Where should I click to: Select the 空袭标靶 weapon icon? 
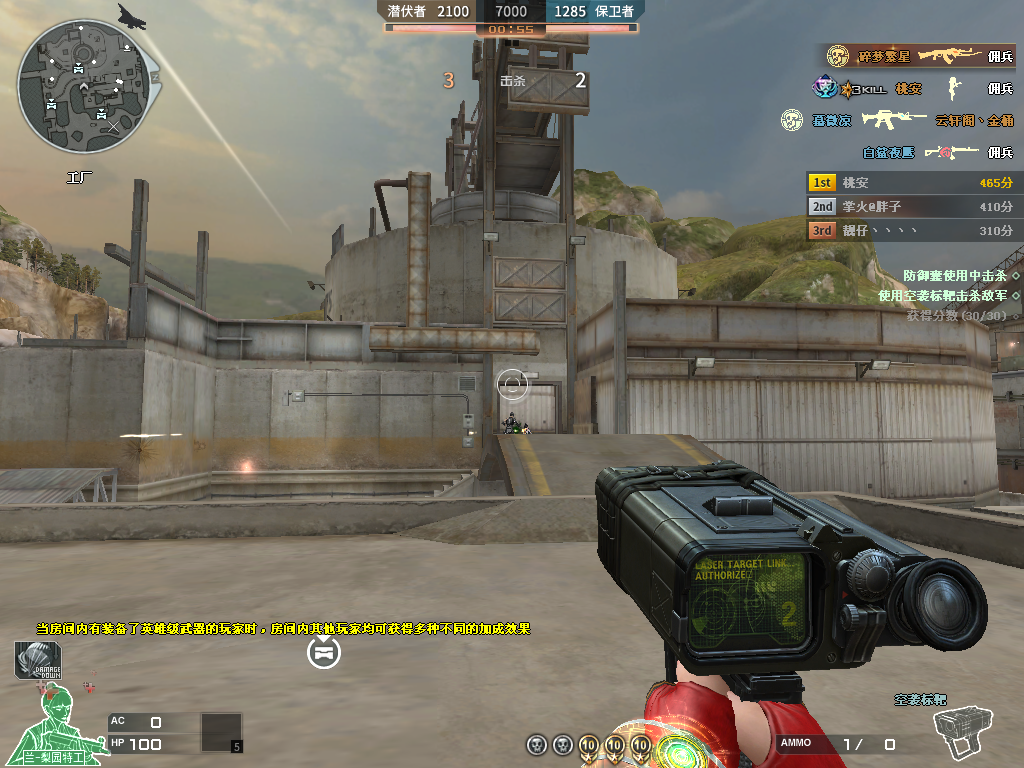click(x=961, y=732)
